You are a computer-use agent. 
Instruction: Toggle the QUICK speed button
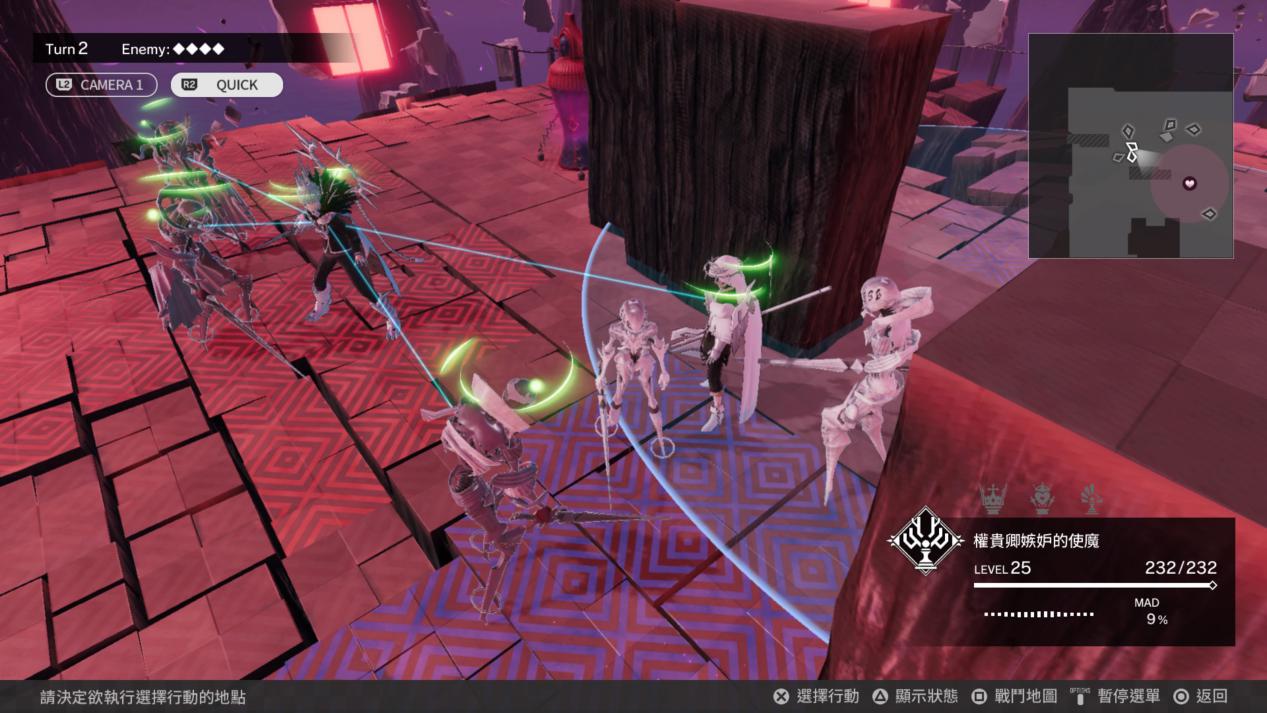coord(226,85)
